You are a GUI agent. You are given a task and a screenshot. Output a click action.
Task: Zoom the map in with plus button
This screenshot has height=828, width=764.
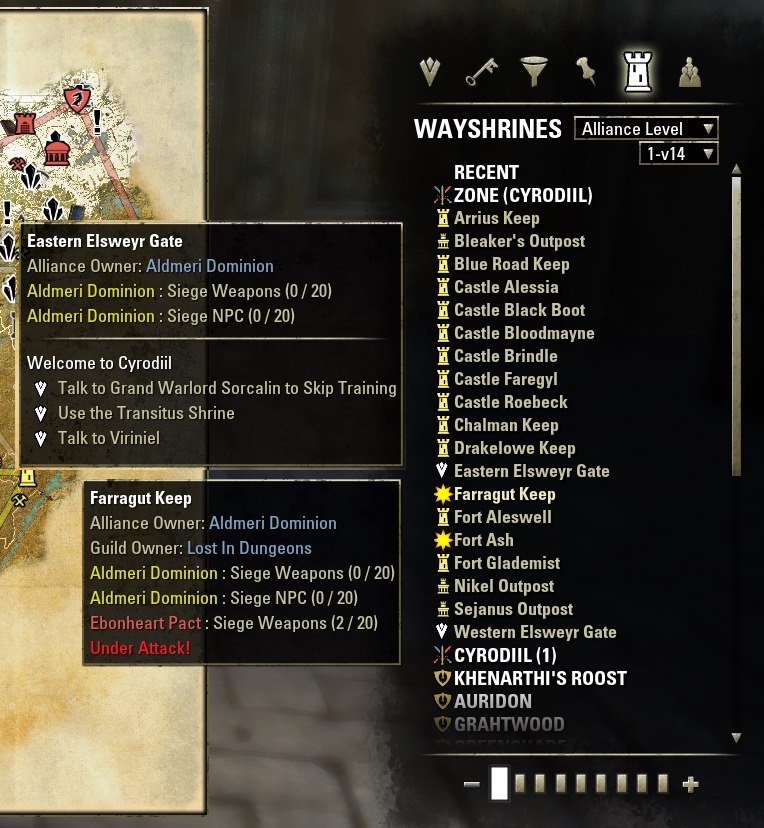689,785
